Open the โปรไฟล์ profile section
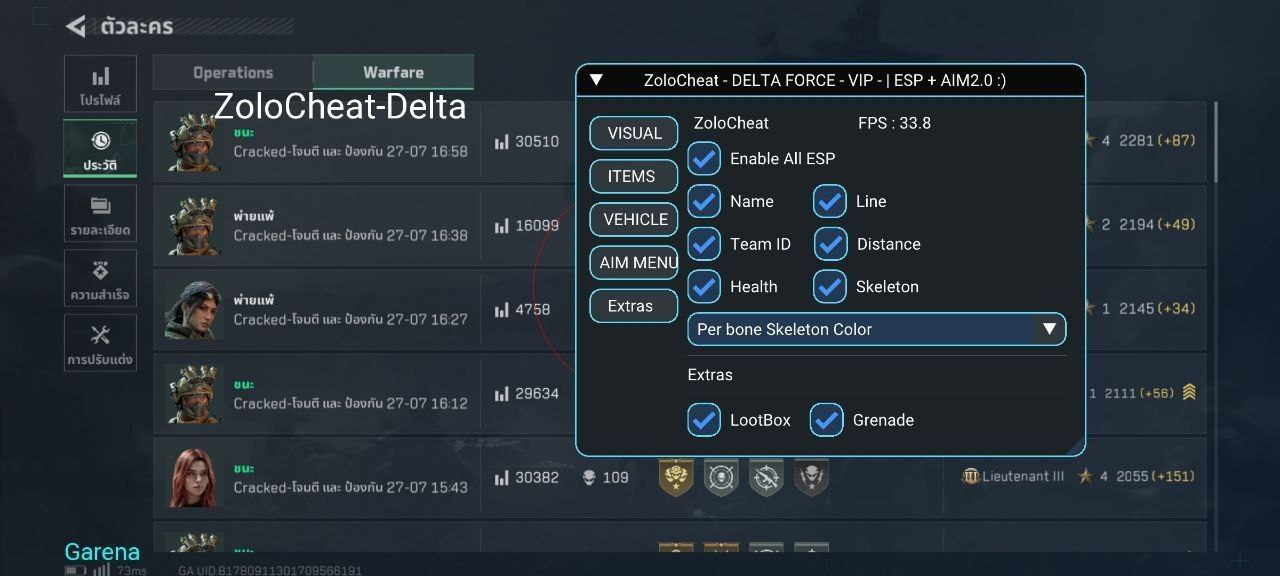Screen dimensions: 1280x576 (100, 84)
